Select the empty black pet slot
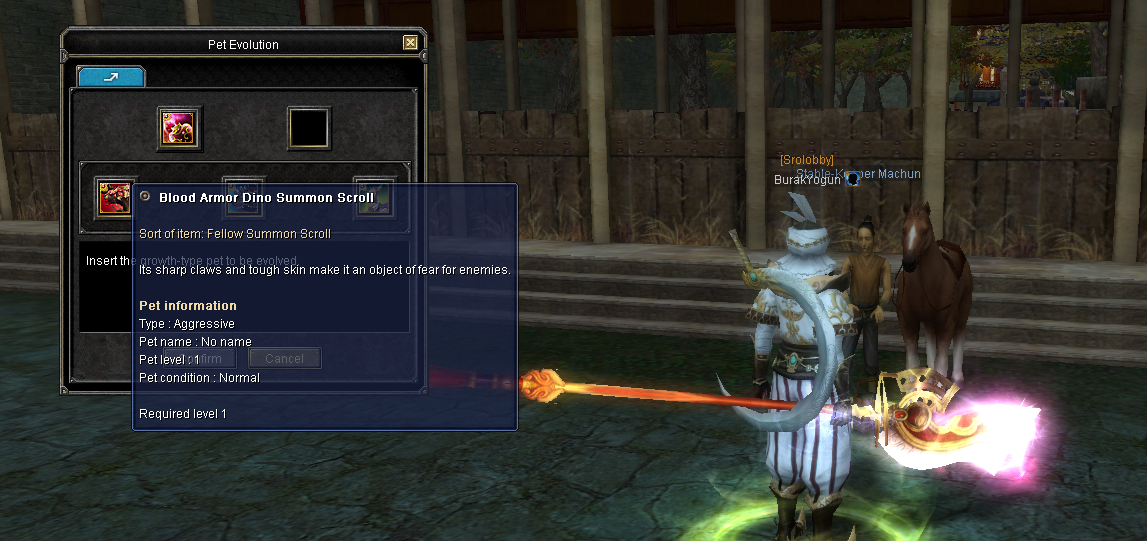The image size is (1147, 541). click(309, 128)
